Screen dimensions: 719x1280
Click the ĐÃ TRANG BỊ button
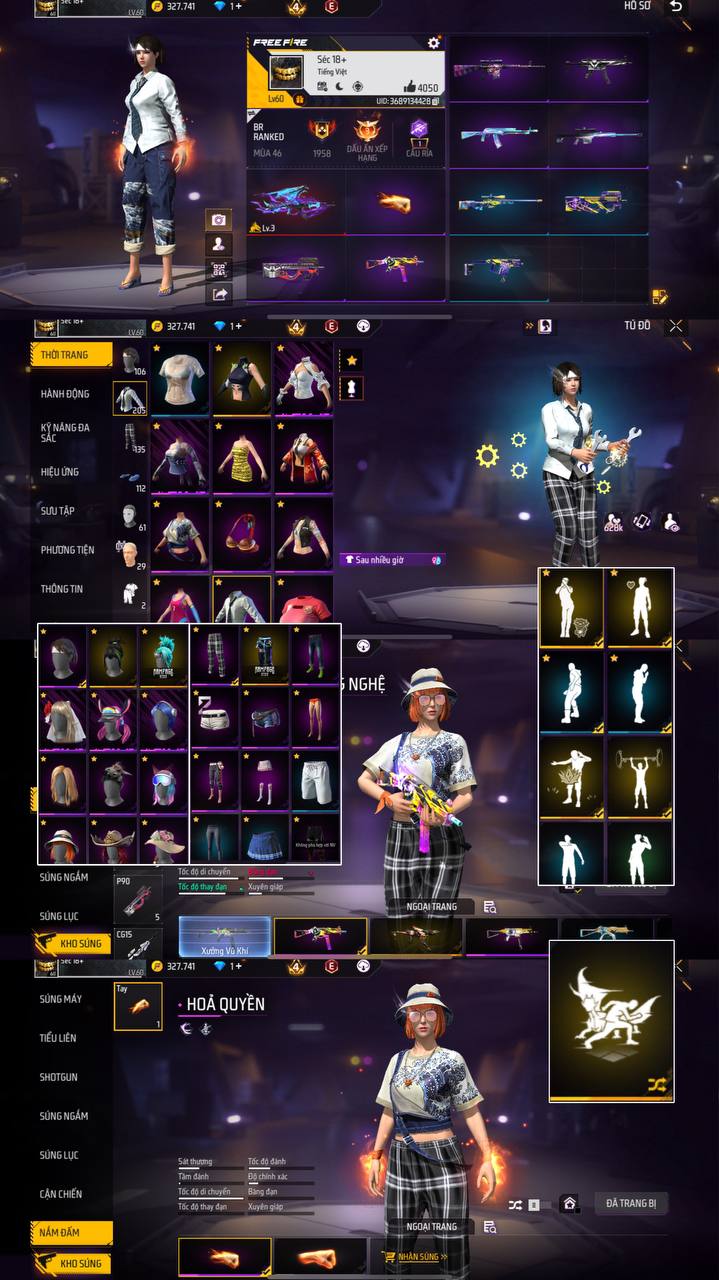point(630,1203)
